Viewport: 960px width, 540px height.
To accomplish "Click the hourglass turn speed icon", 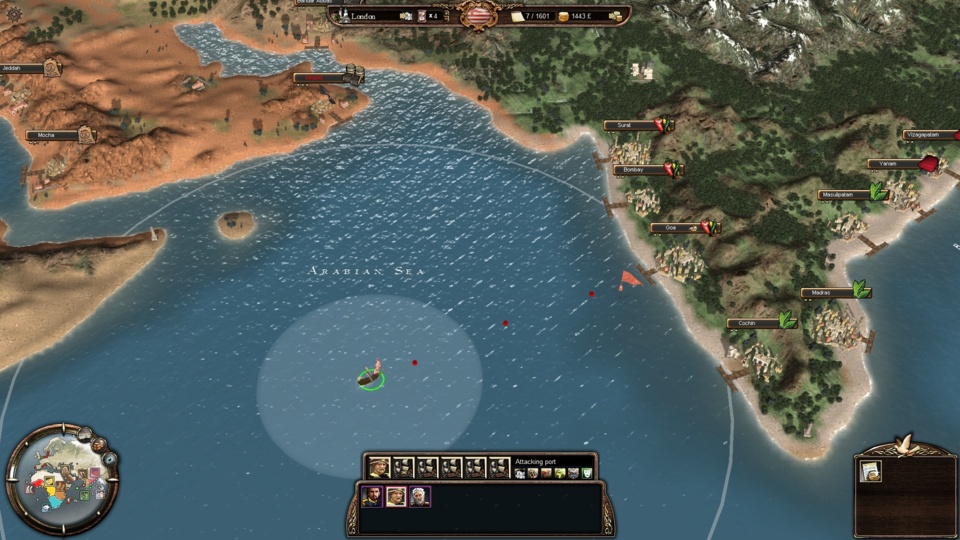I will [422, 16].
